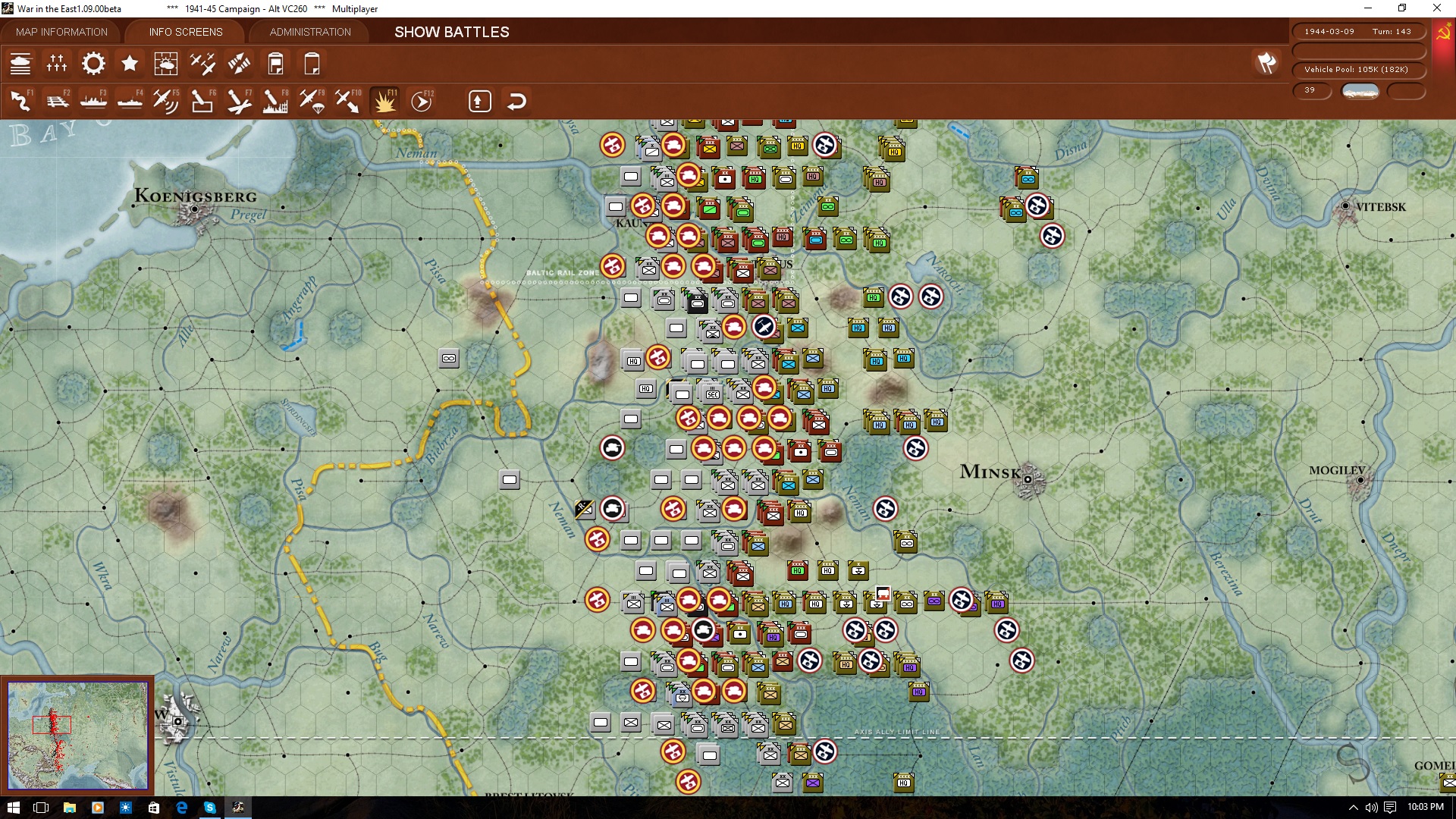Select the F3 naval transport mode icon
1456x819 pixels.
[93, 100]
